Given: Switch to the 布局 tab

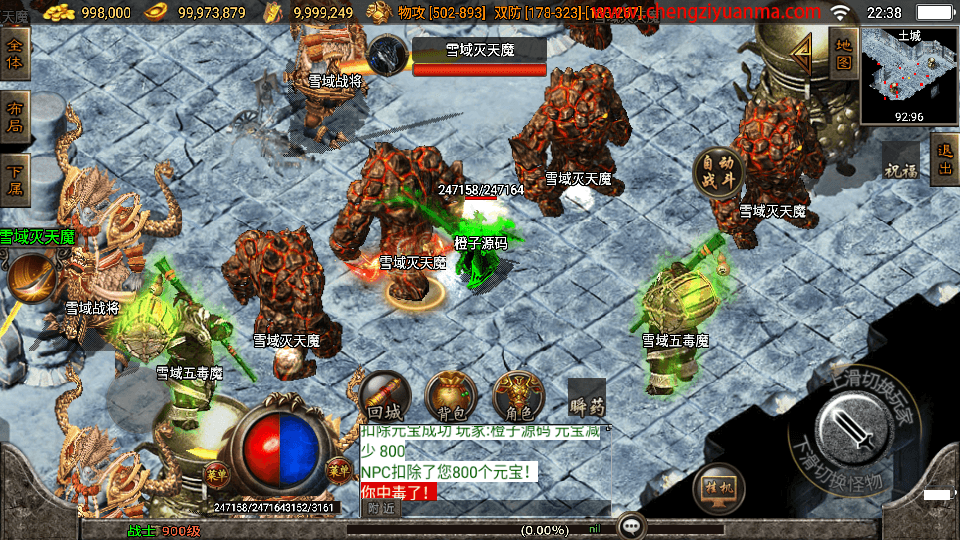Looking at the screenshot, I should point(17,118).
